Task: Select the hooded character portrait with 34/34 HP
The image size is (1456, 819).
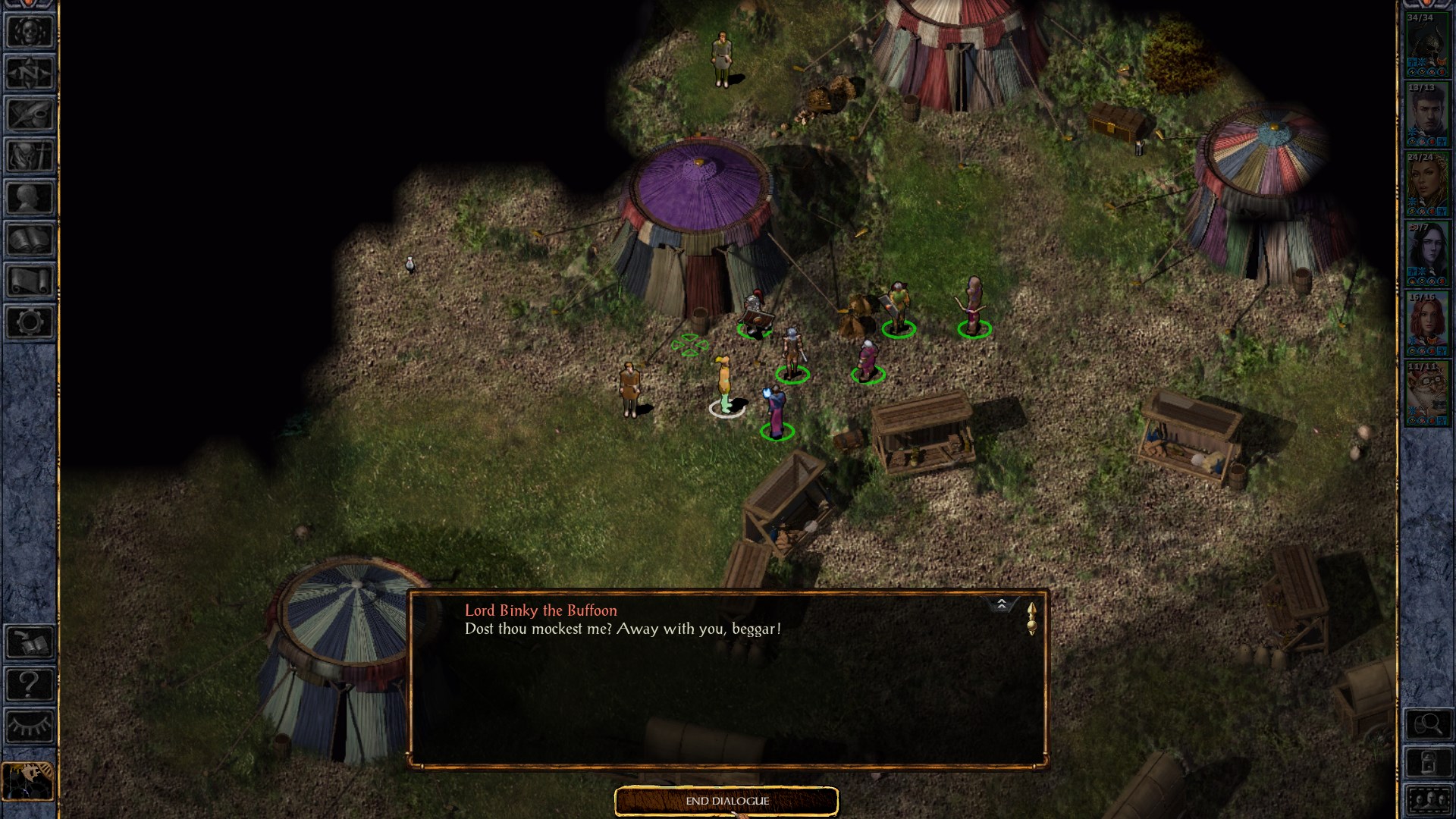Action: pyautogui.click(x=1426, y=45)
